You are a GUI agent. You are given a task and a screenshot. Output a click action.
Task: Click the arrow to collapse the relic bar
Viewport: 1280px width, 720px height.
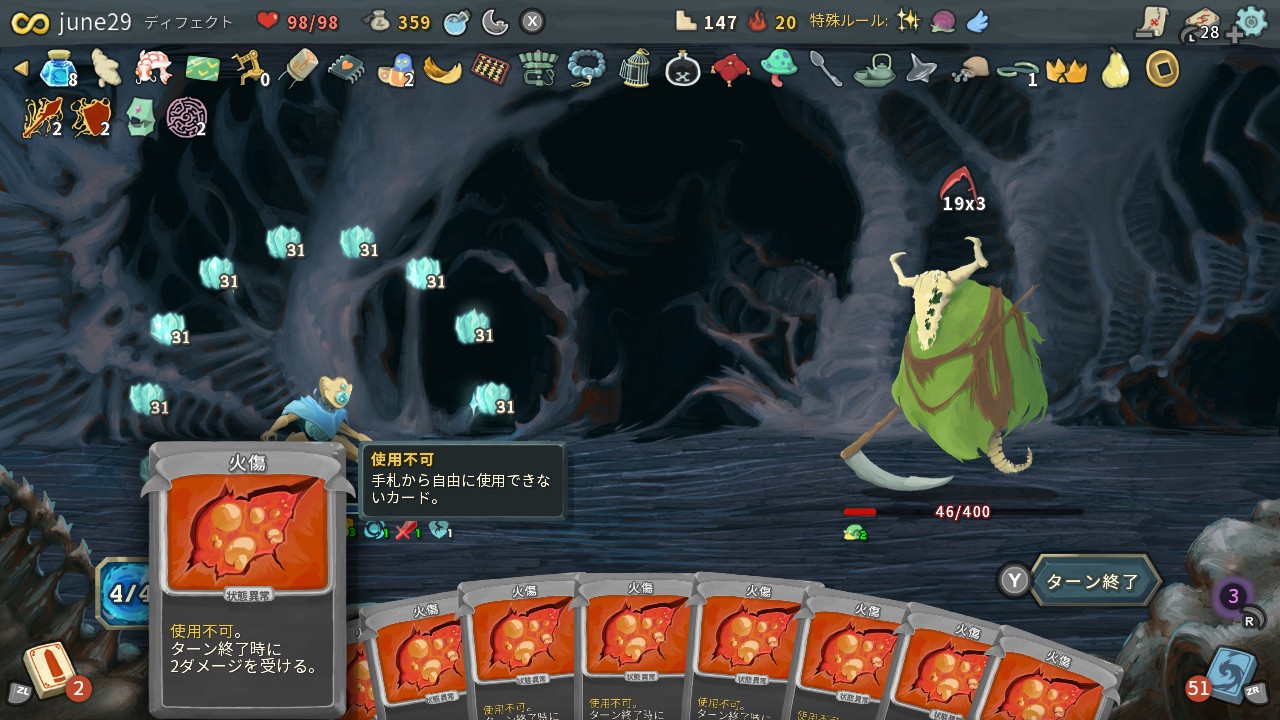(x=20, y=70)
